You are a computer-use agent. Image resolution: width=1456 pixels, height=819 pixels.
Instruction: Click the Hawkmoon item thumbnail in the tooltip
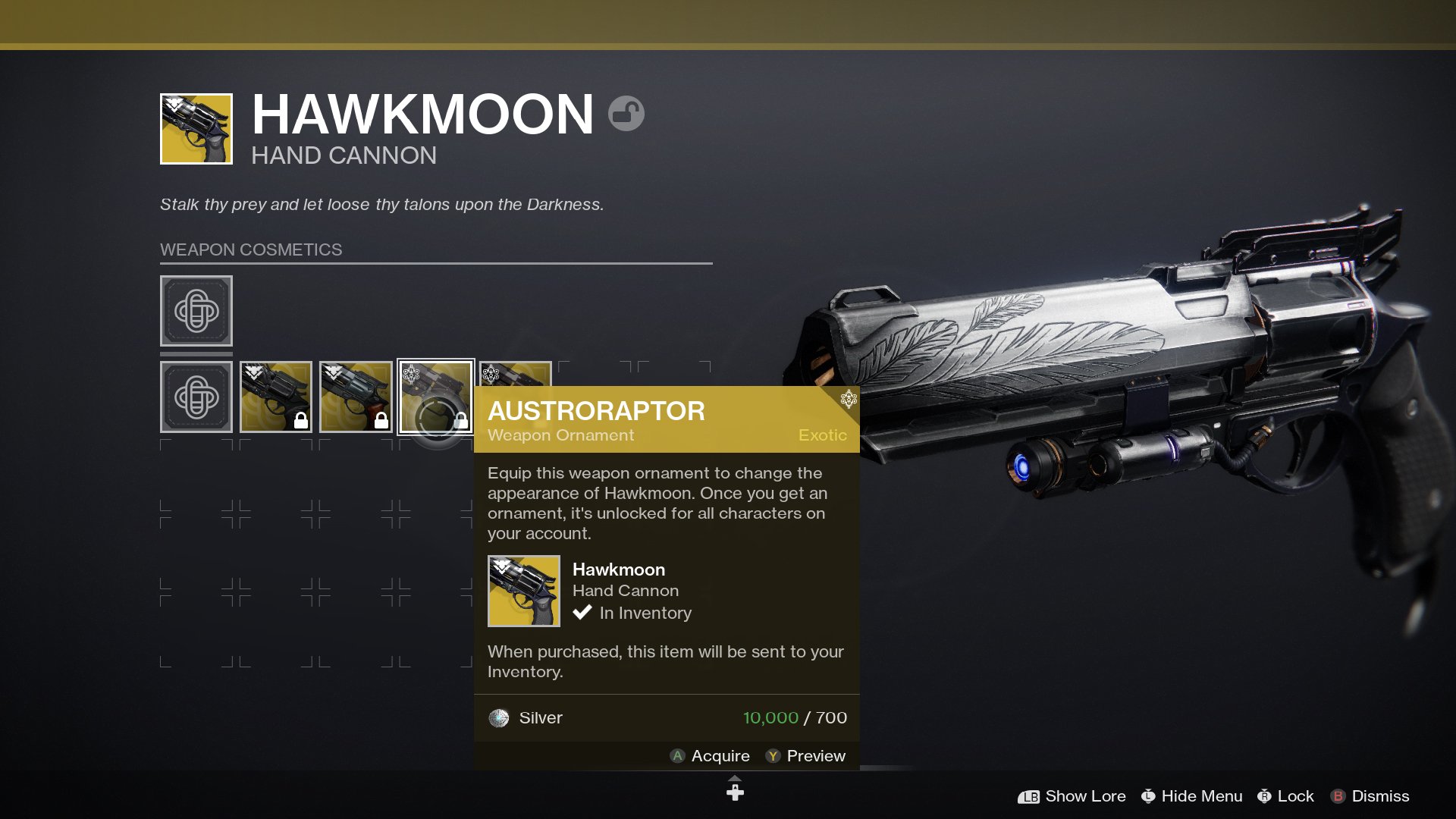pyautogui.click(x=524, y=591)
